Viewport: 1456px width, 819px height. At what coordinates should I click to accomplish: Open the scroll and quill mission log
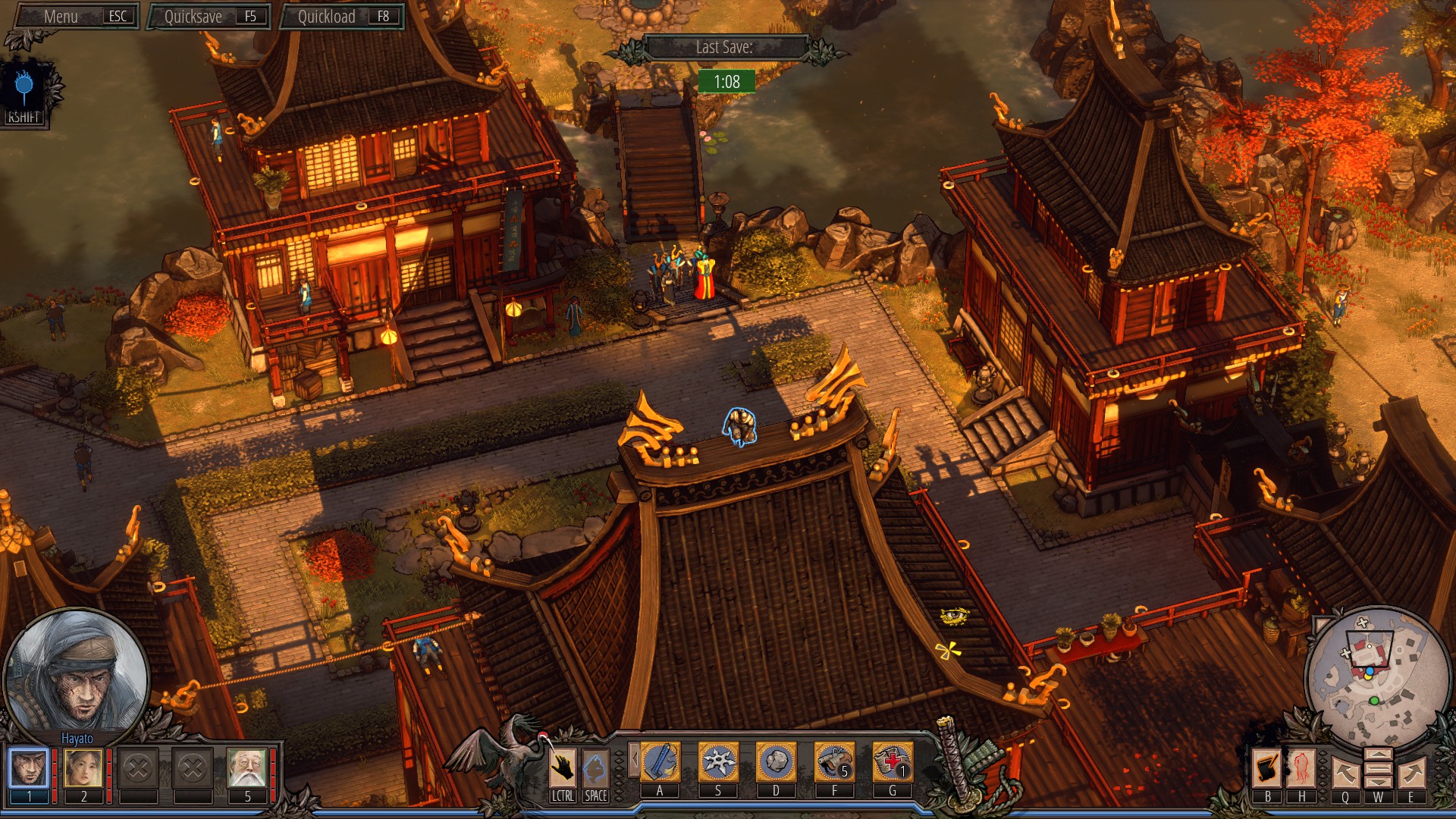pos(1267,767)
